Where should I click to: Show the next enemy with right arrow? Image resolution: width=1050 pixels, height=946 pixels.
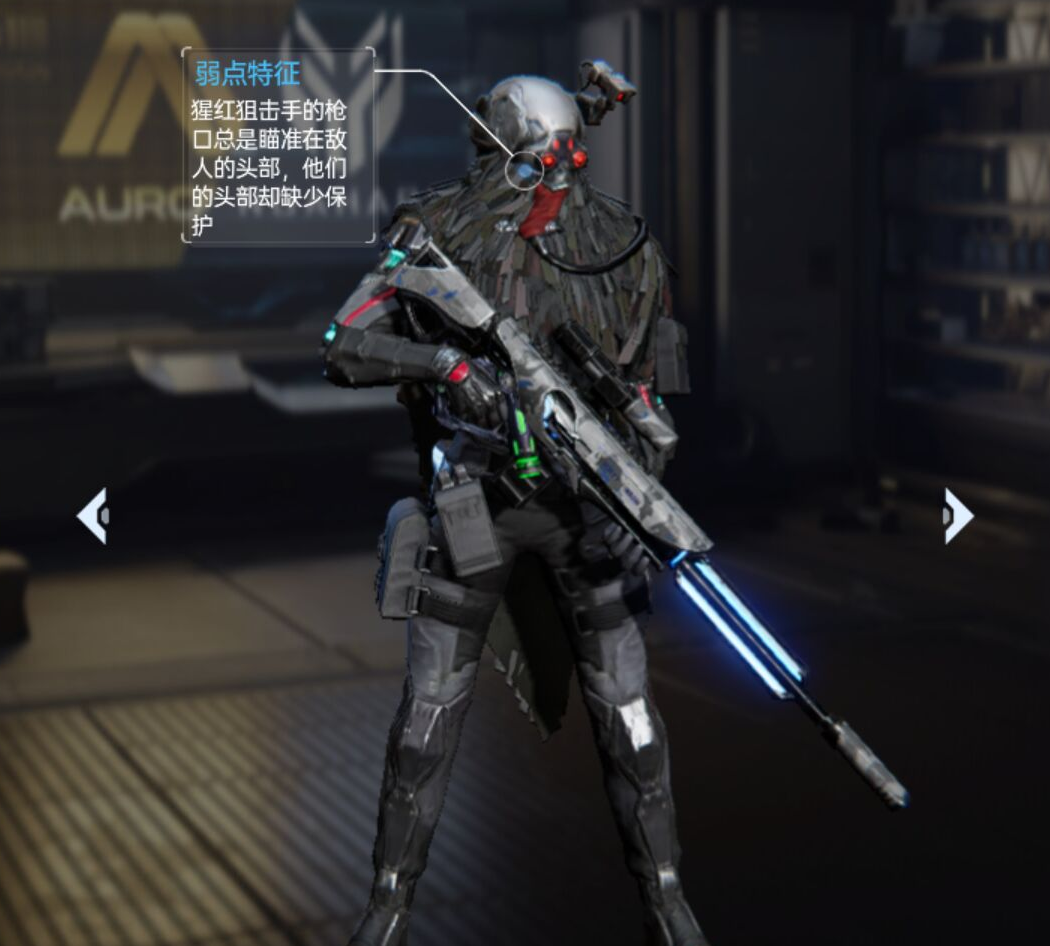coord(957,516)
